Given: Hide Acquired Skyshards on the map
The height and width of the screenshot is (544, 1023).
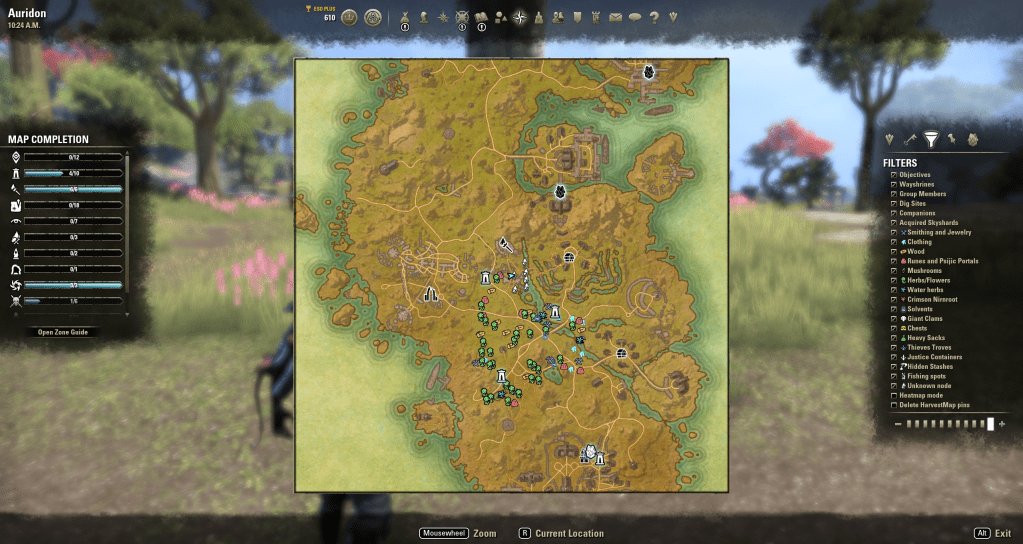Looking at the screenshot, I should click(893, 223).
